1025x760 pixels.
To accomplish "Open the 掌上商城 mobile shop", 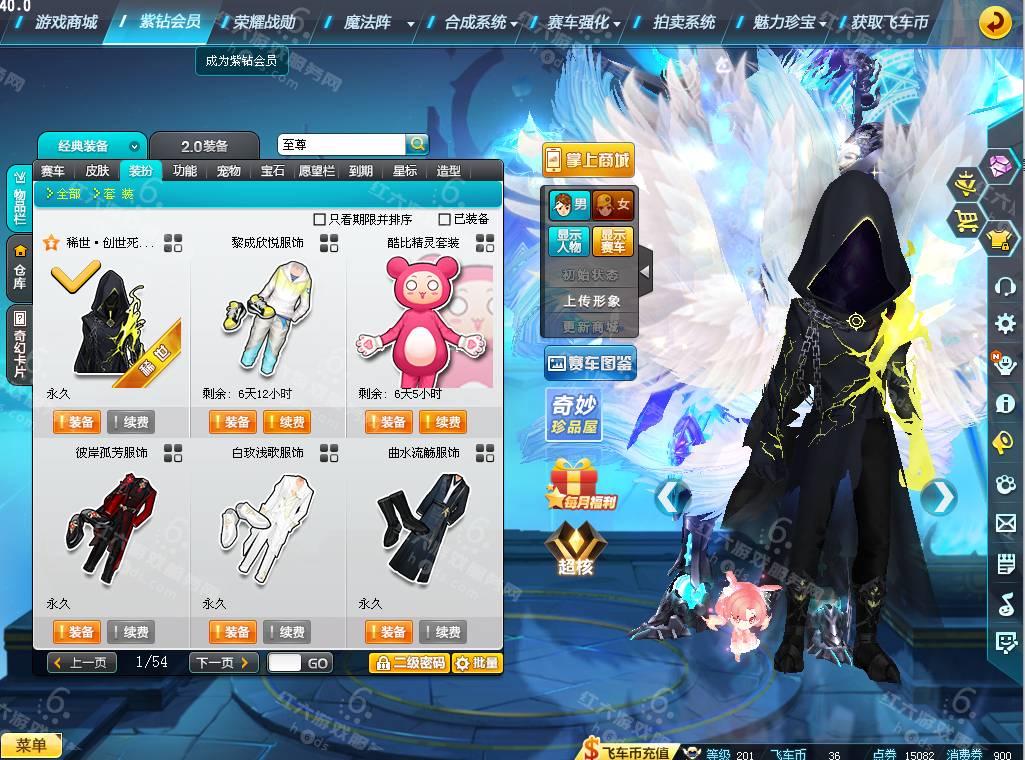I will tap(588, 160).
